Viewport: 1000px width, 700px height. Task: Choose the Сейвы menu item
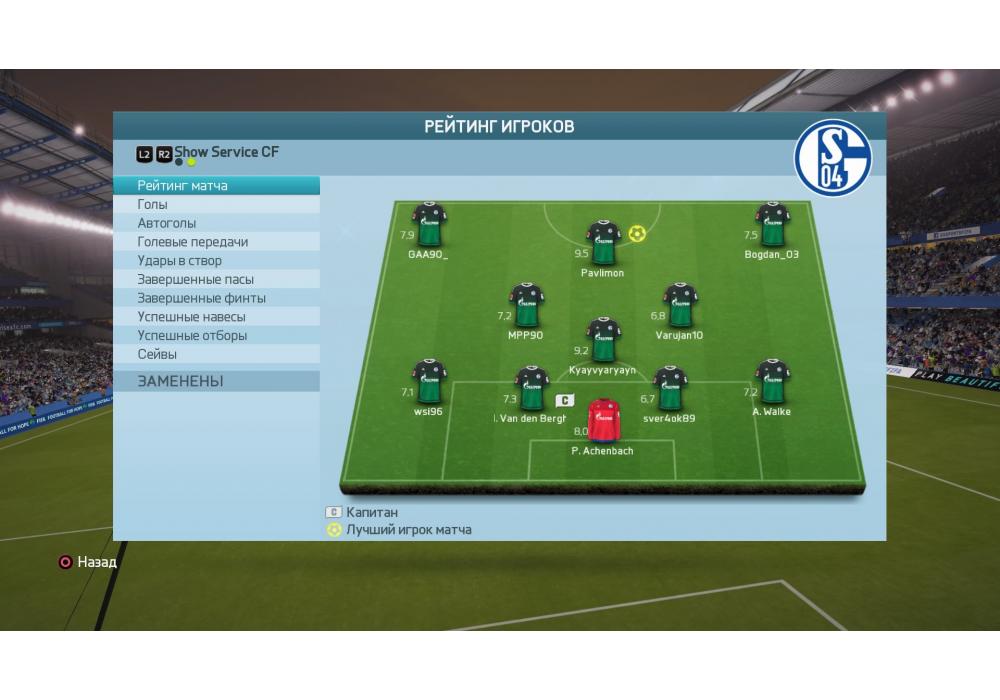[x=216, y=354]
